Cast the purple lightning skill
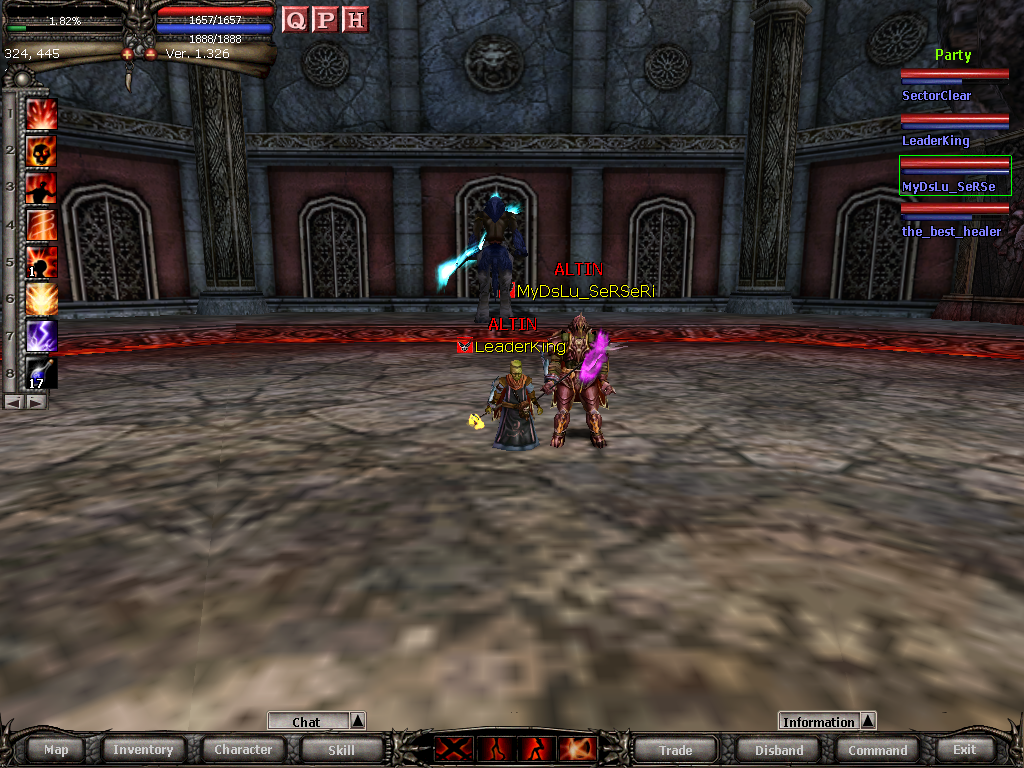Viewport: 1024px width, 768px height. pos(41,335)
